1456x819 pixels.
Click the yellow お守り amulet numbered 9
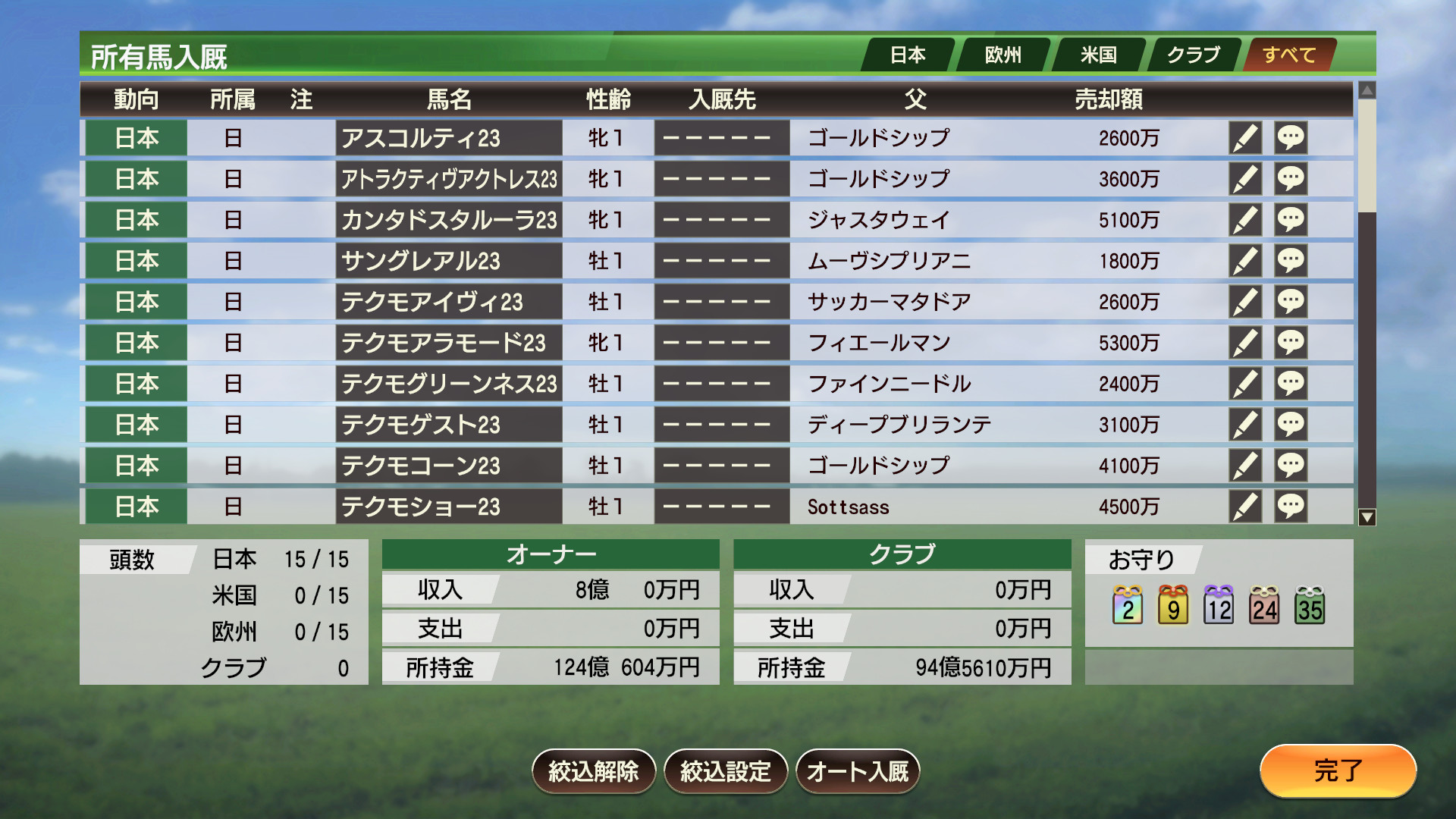[x=1172, y=604]
